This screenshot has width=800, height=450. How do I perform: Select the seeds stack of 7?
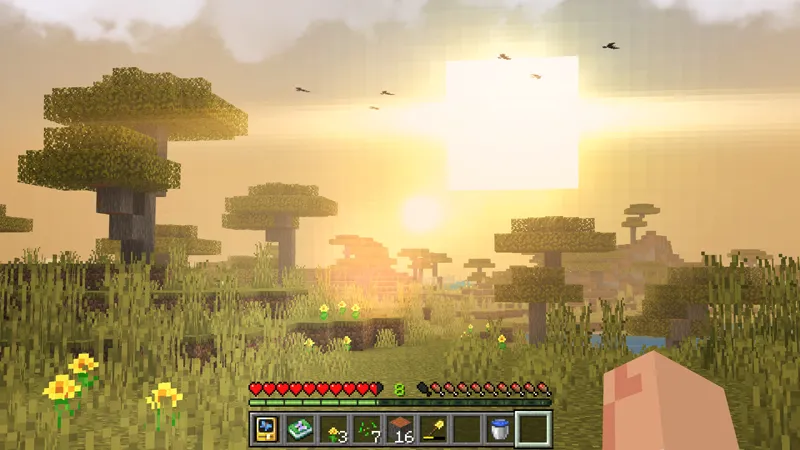(367, 429)
